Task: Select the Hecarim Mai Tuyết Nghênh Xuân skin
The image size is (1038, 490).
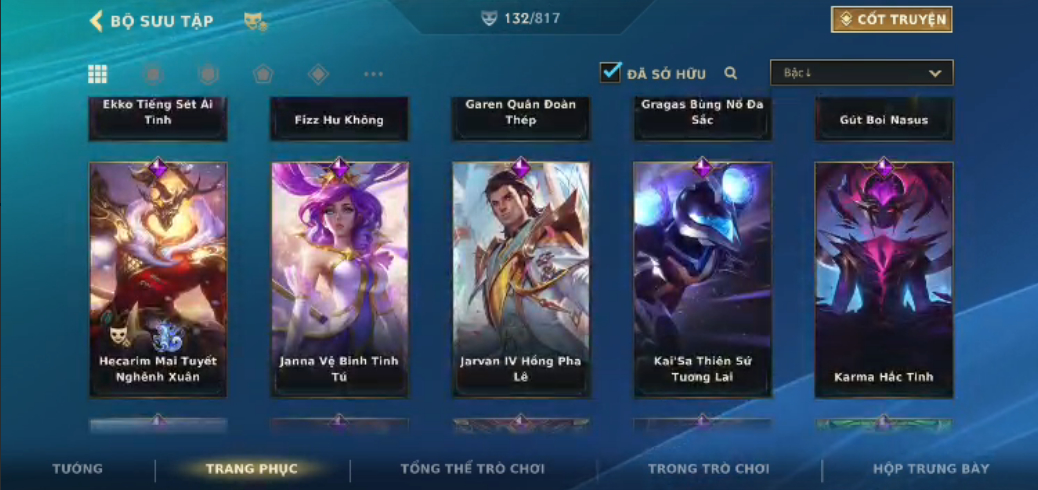Action: (x=158, y=278)
